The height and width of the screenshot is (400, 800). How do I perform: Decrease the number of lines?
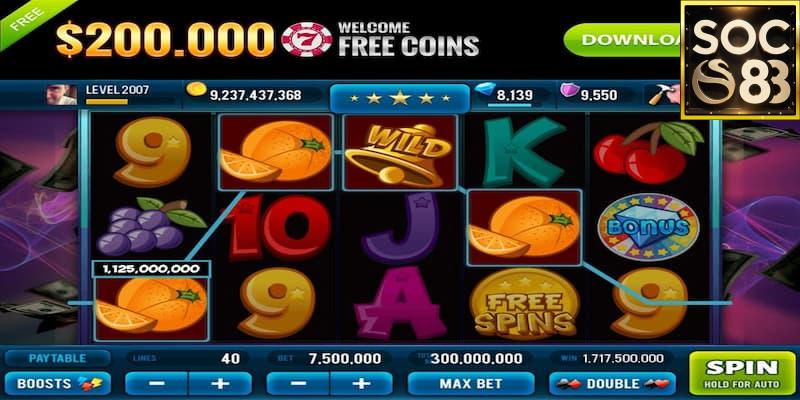(x=157, y=383)
